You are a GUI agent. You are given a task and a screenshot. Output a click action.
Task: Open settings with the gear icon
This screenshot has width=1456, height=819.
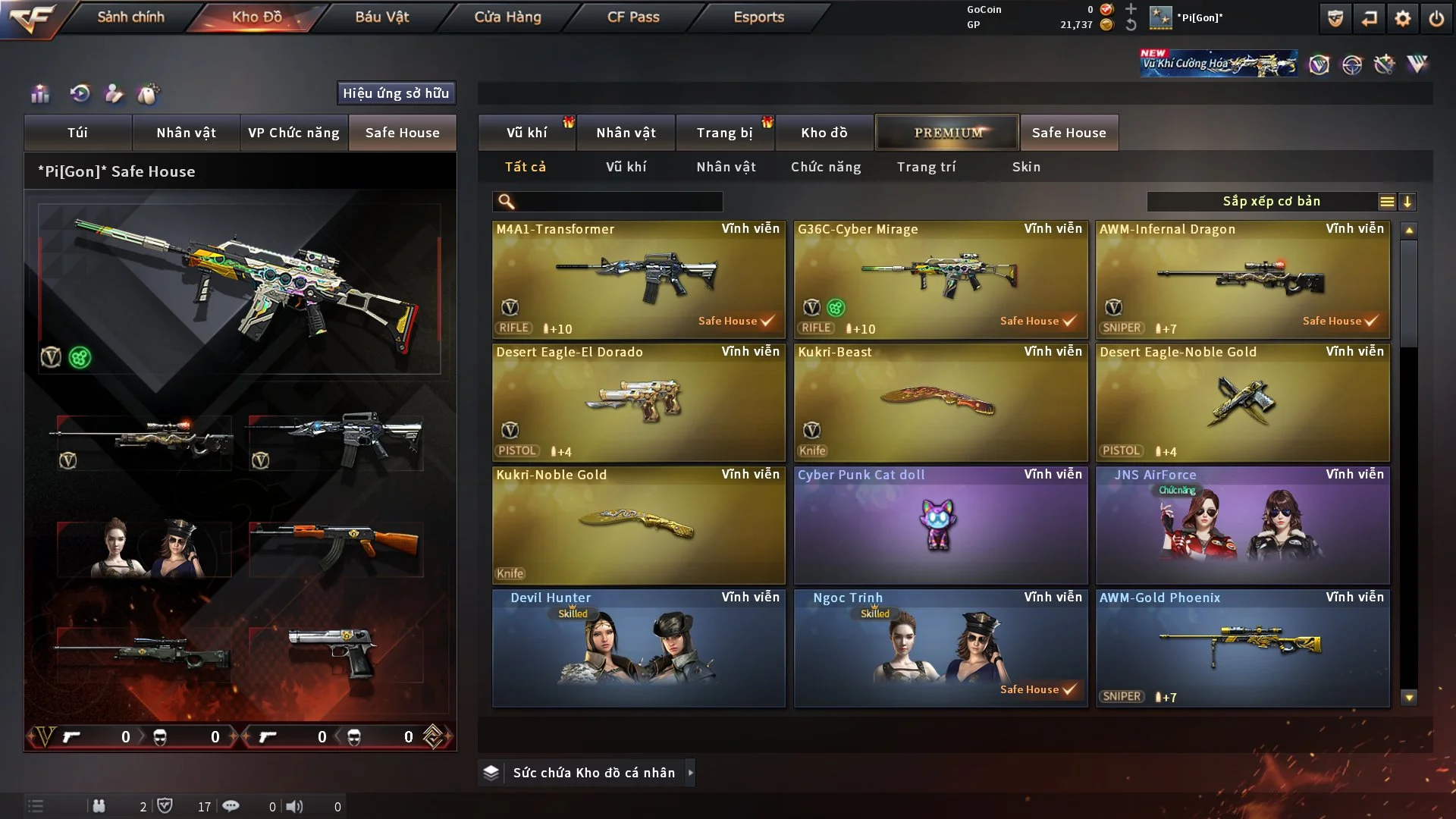(1402, 18)
